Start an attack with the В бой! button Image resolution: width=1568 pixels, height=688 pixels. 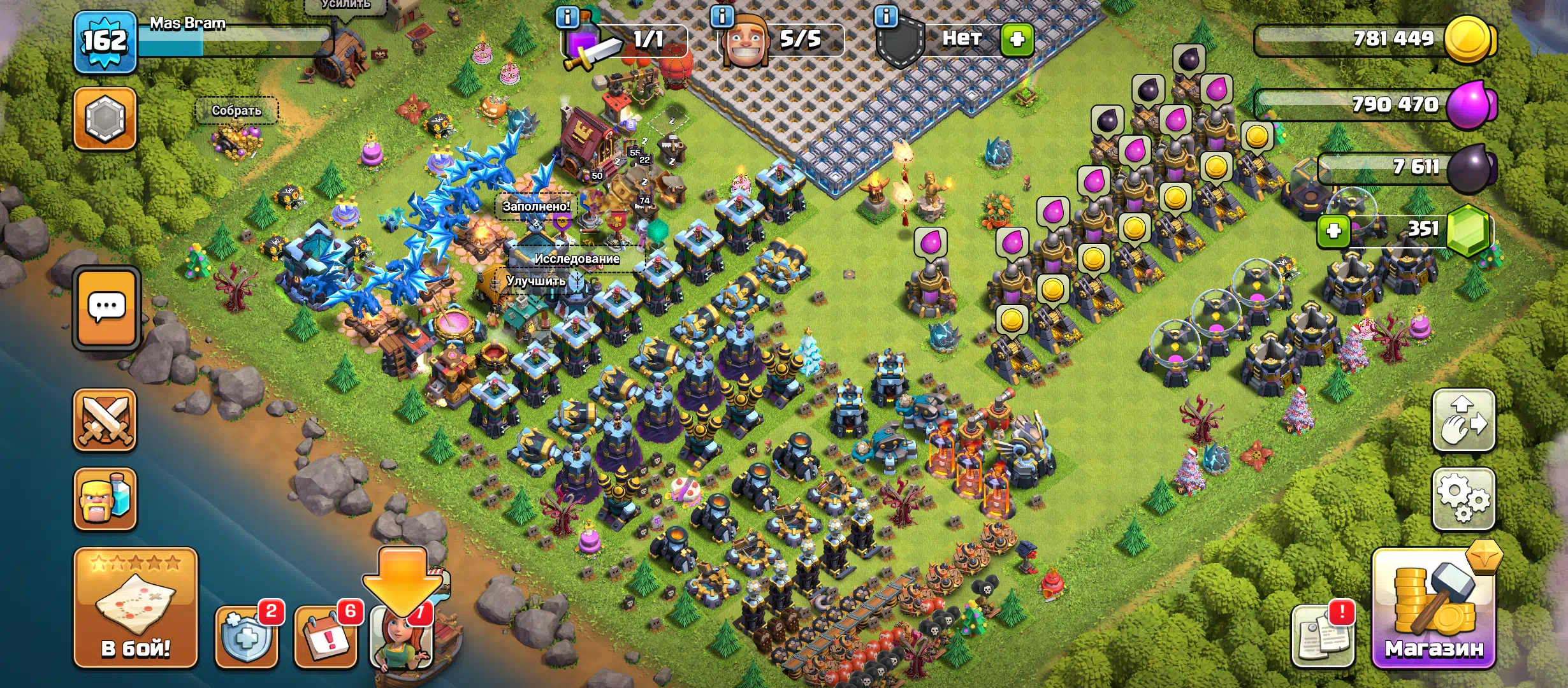(x=135, y=608)
